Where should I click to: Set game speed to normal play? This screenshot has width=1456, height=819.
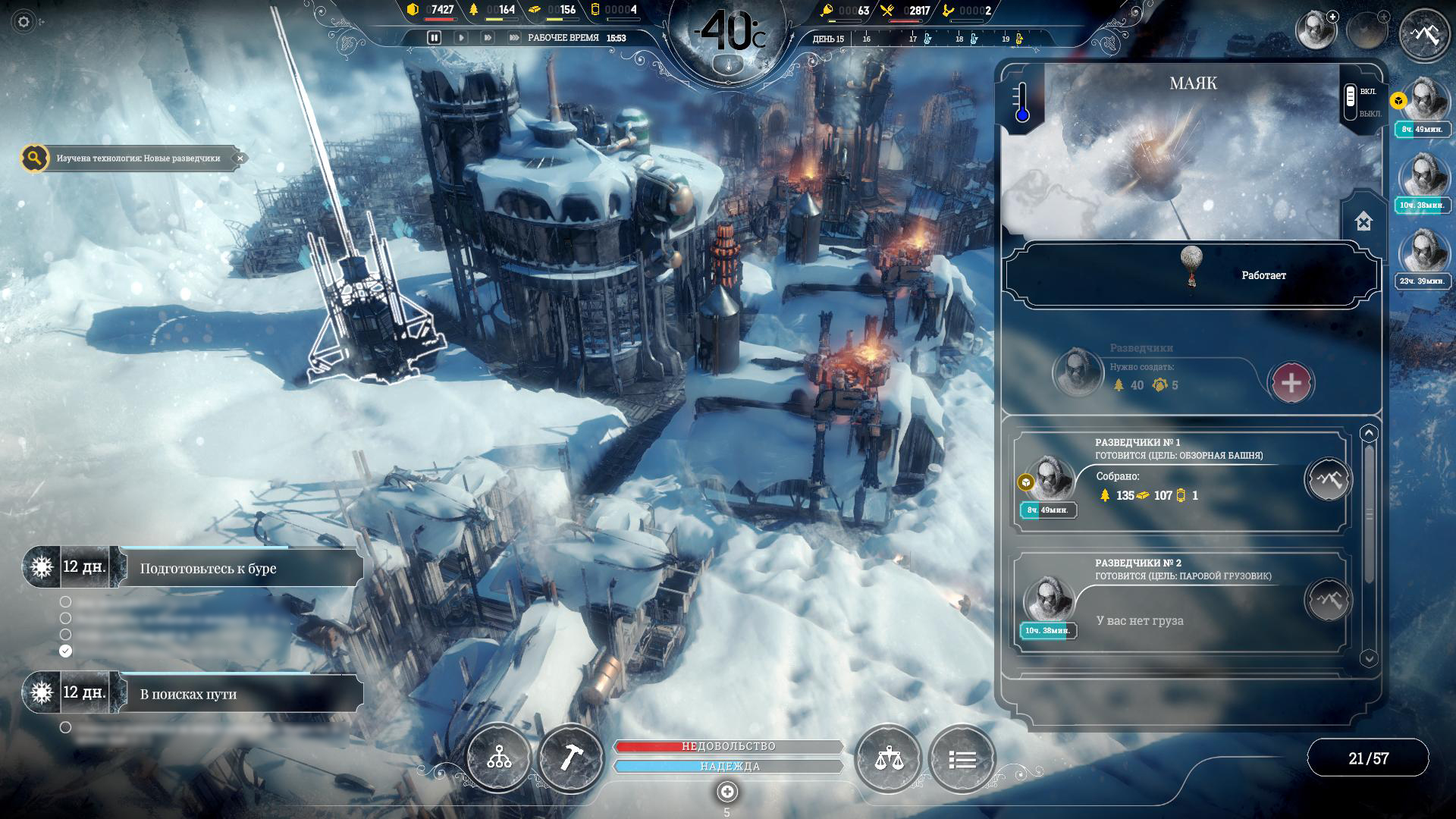click(x=460, y=37)
